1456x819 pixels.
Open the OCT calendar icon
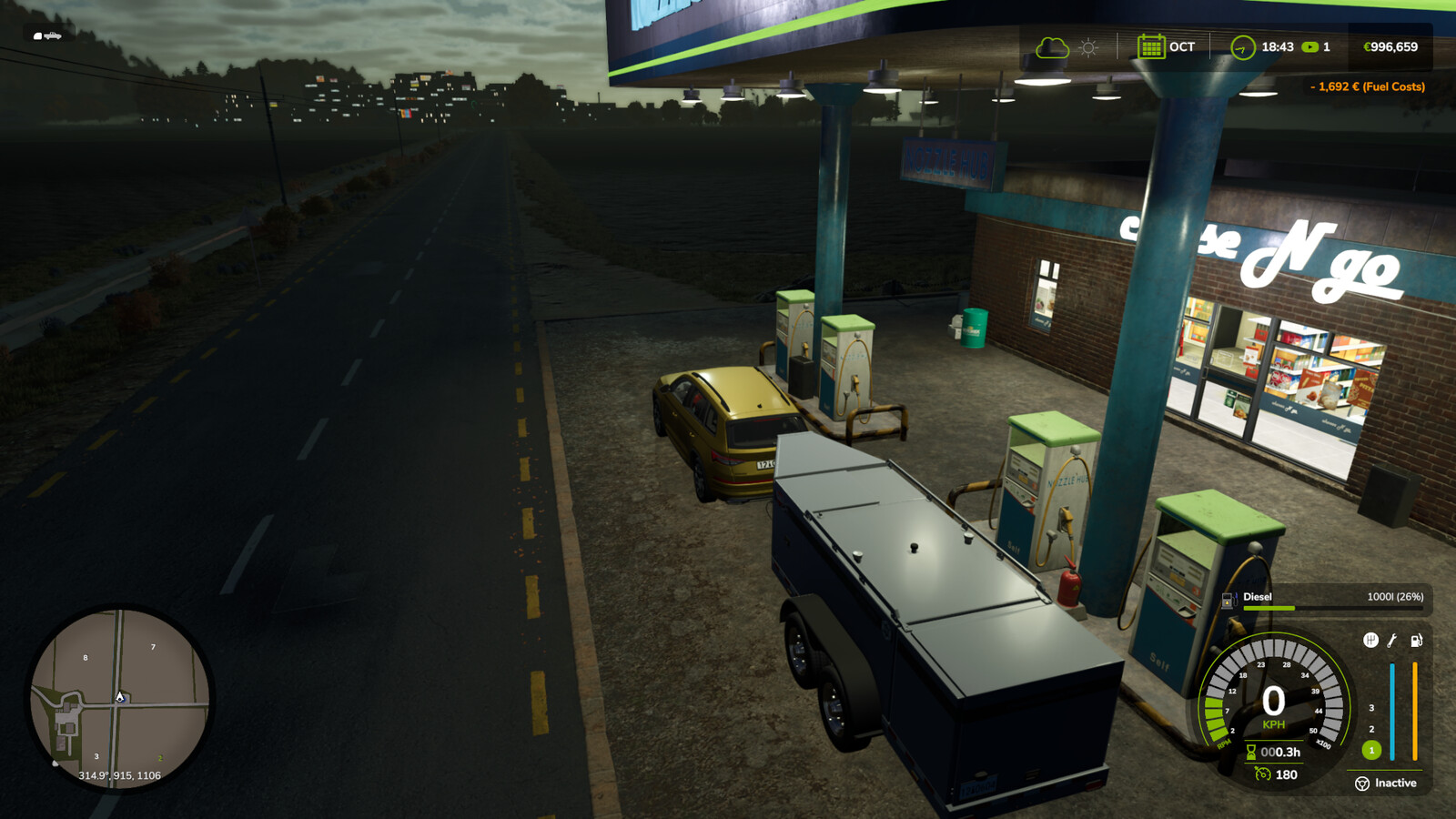(x=1151, y=46)
